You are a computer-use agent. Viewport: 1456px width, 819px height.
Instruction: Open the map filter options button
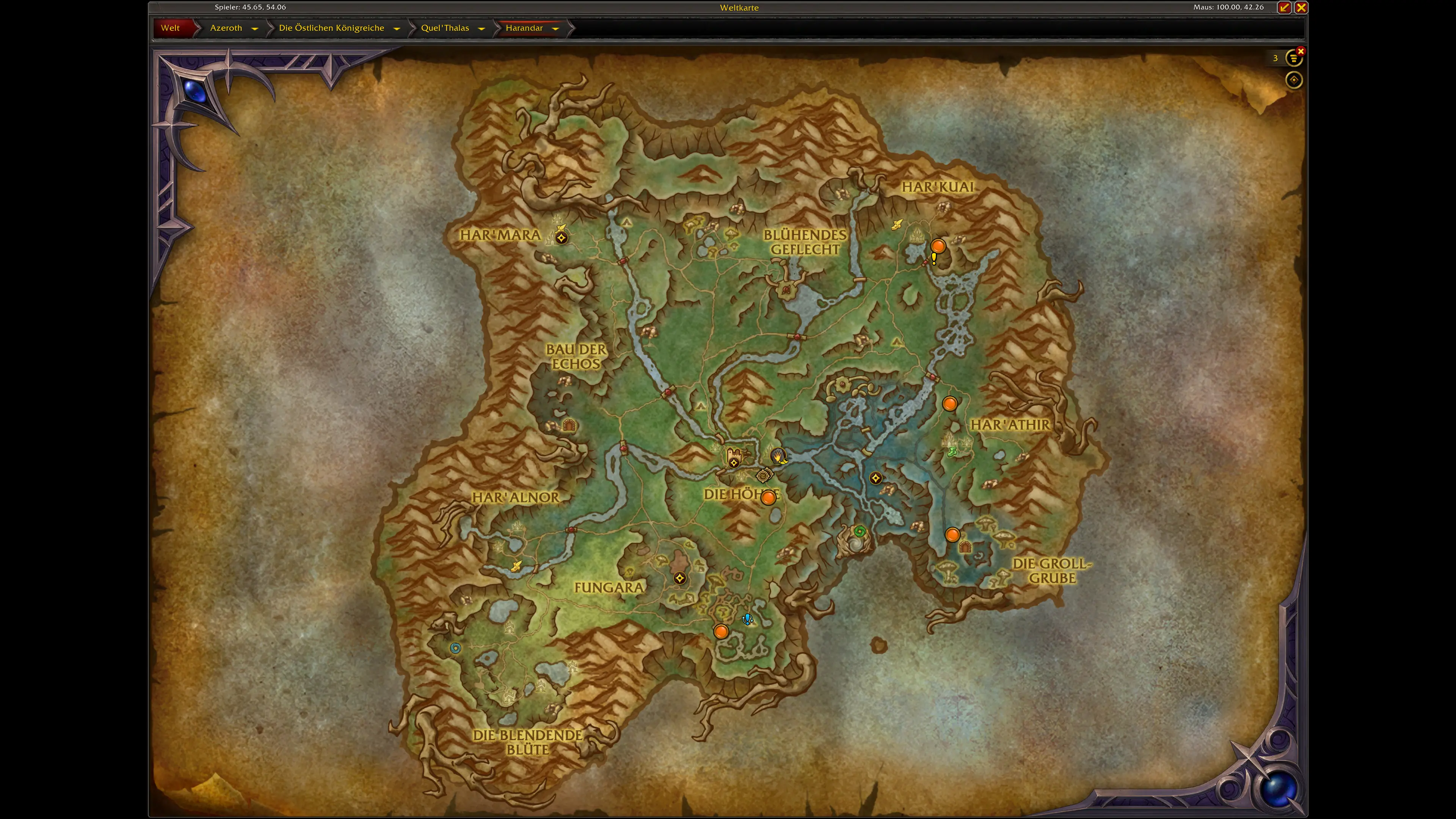tap(1293, 58)
